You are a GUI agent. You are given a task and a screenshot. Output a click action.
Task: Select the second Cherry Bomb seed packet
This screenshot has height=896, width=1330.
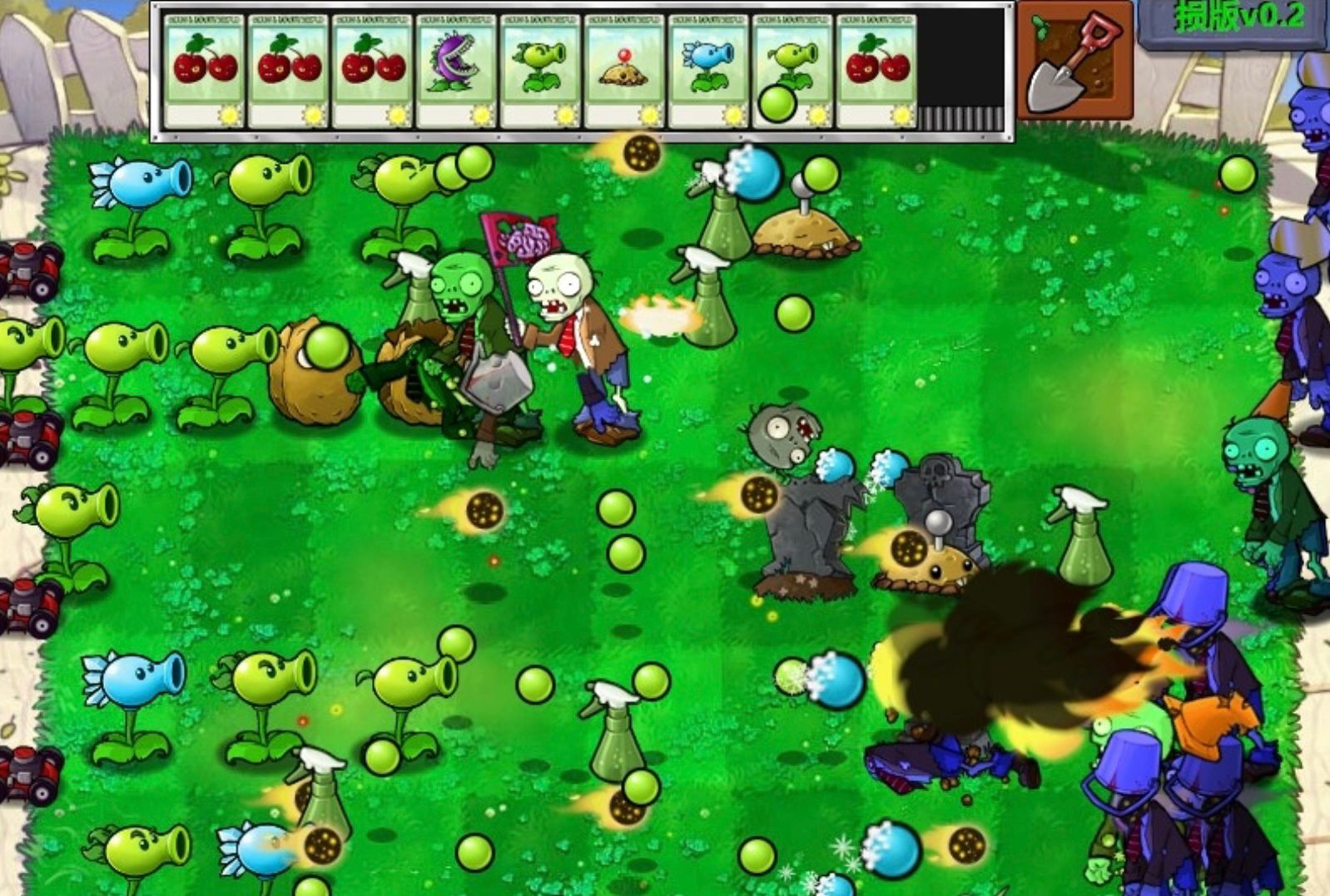click(288, 71)
